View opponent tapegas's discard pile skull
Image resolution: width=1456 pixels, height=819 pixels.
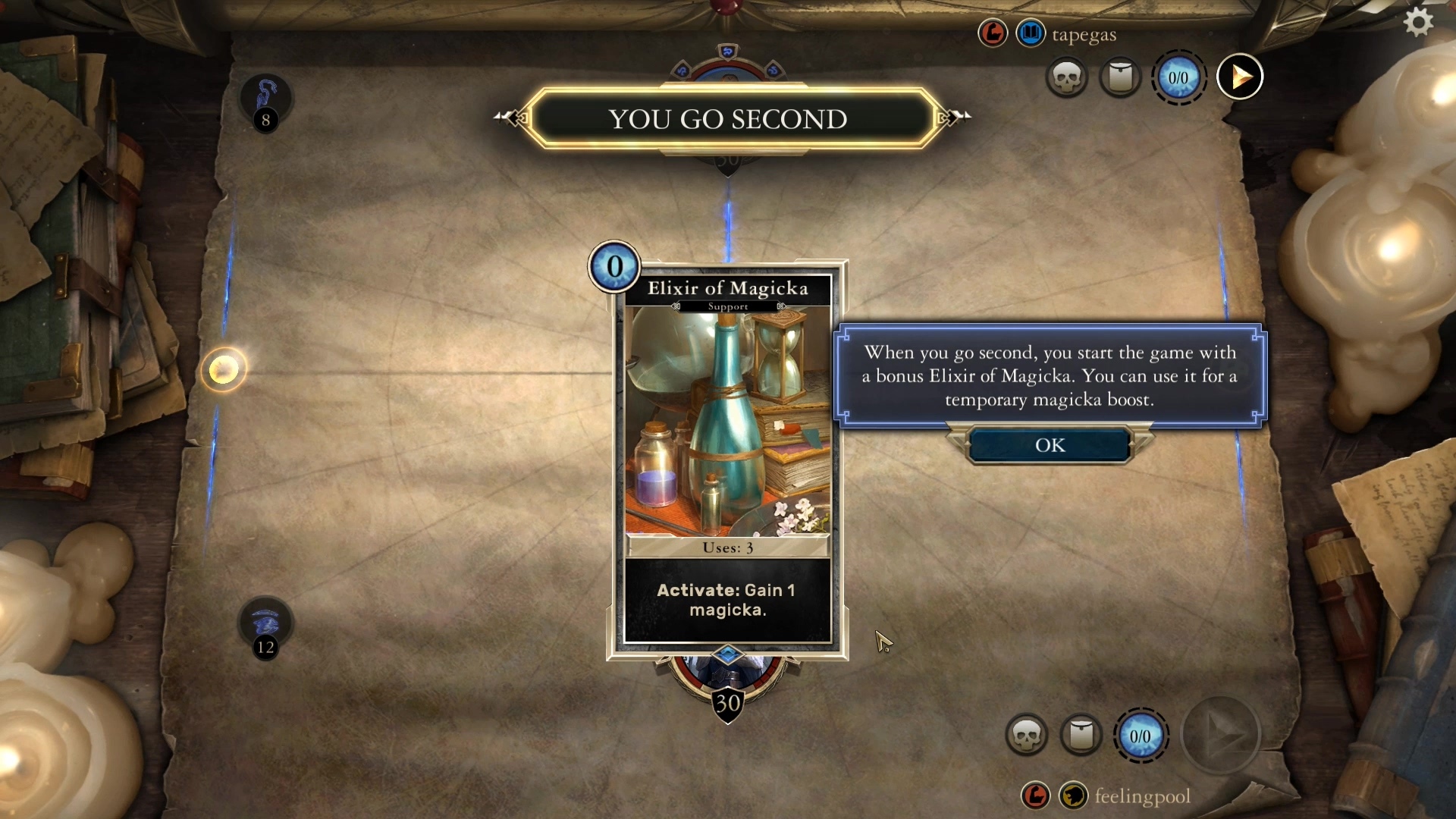tap(1067, 77)
